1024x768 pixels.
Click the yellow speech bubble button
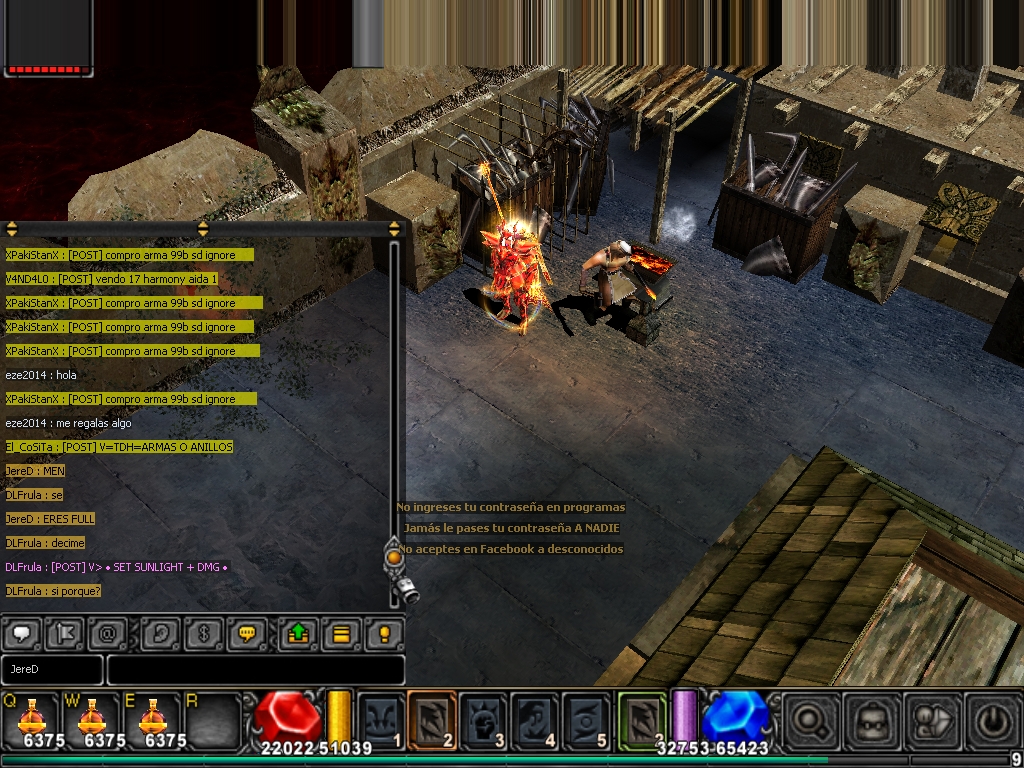point(246,633)
